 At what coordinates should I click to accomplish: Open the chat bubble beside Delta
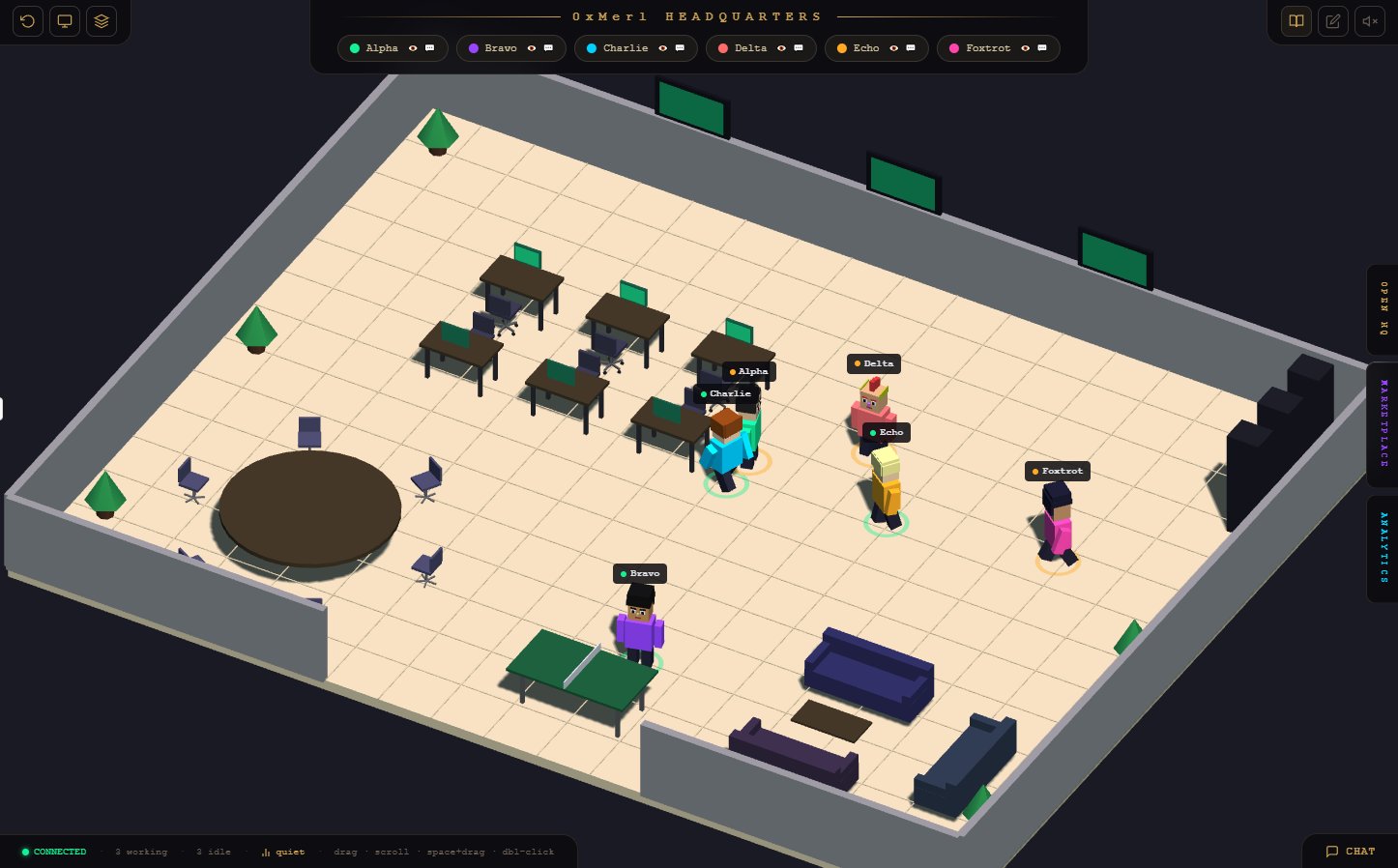click(x=799, y=48)
